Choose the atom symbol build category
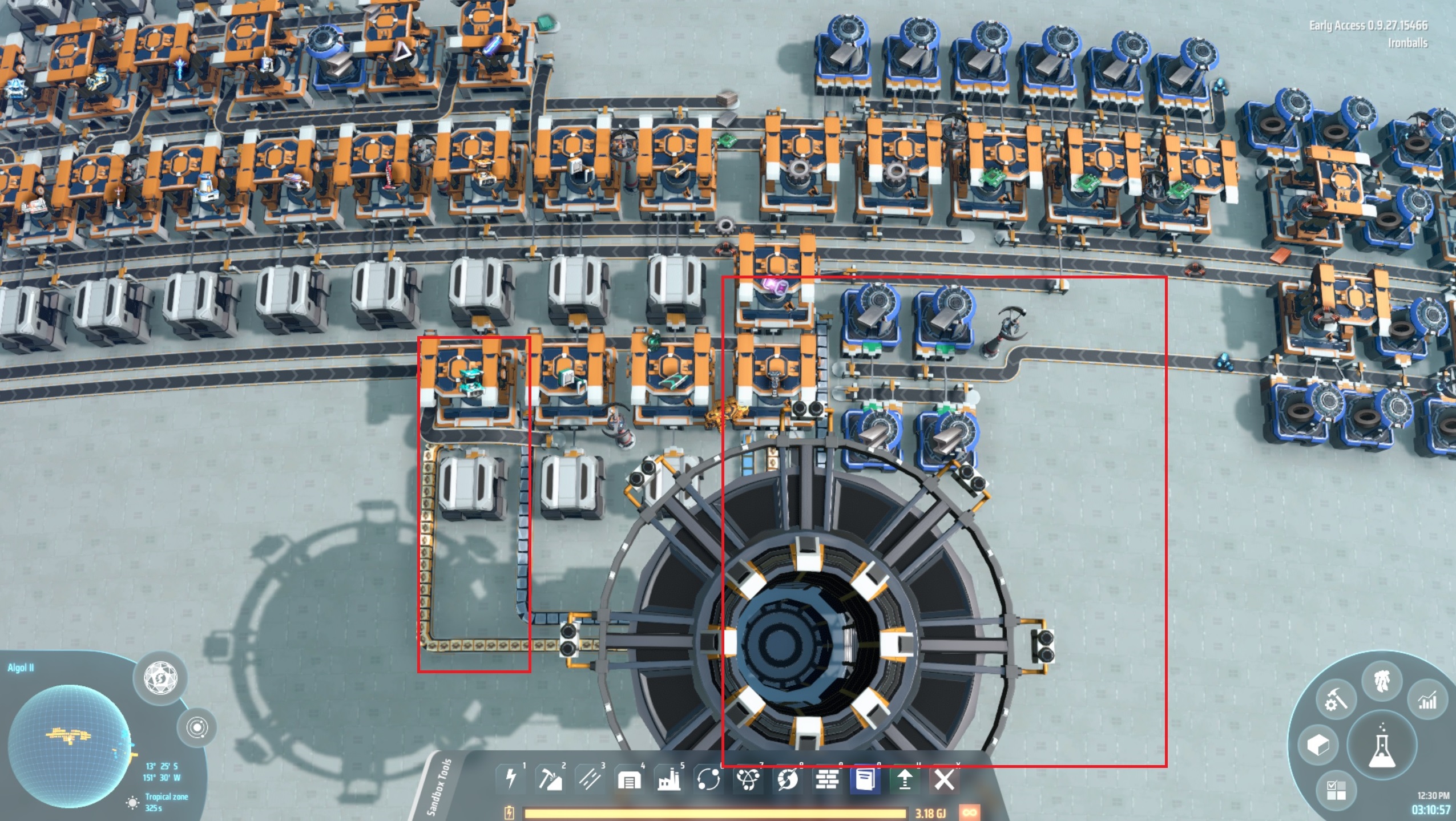 click(x=748, y=779)
